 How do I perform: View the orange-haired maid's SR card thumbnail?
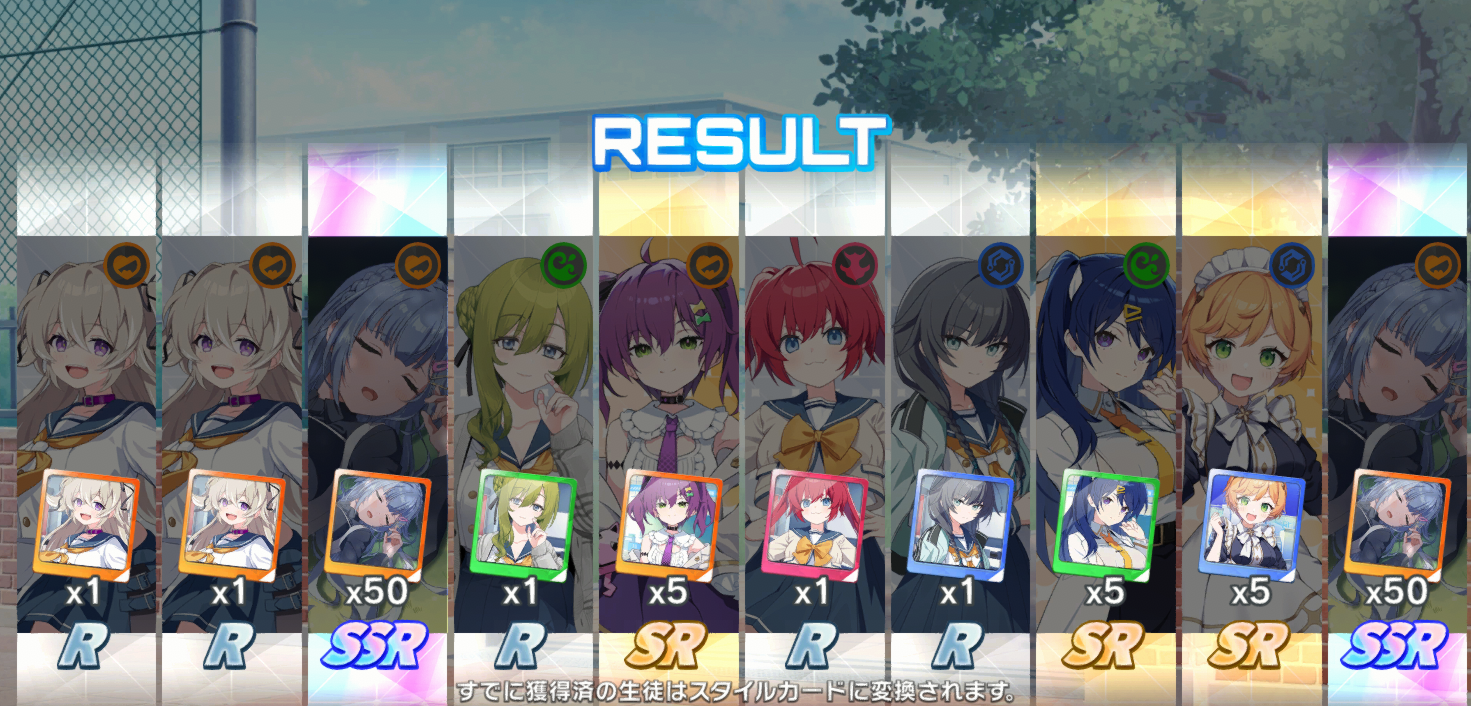point(1251,522)
